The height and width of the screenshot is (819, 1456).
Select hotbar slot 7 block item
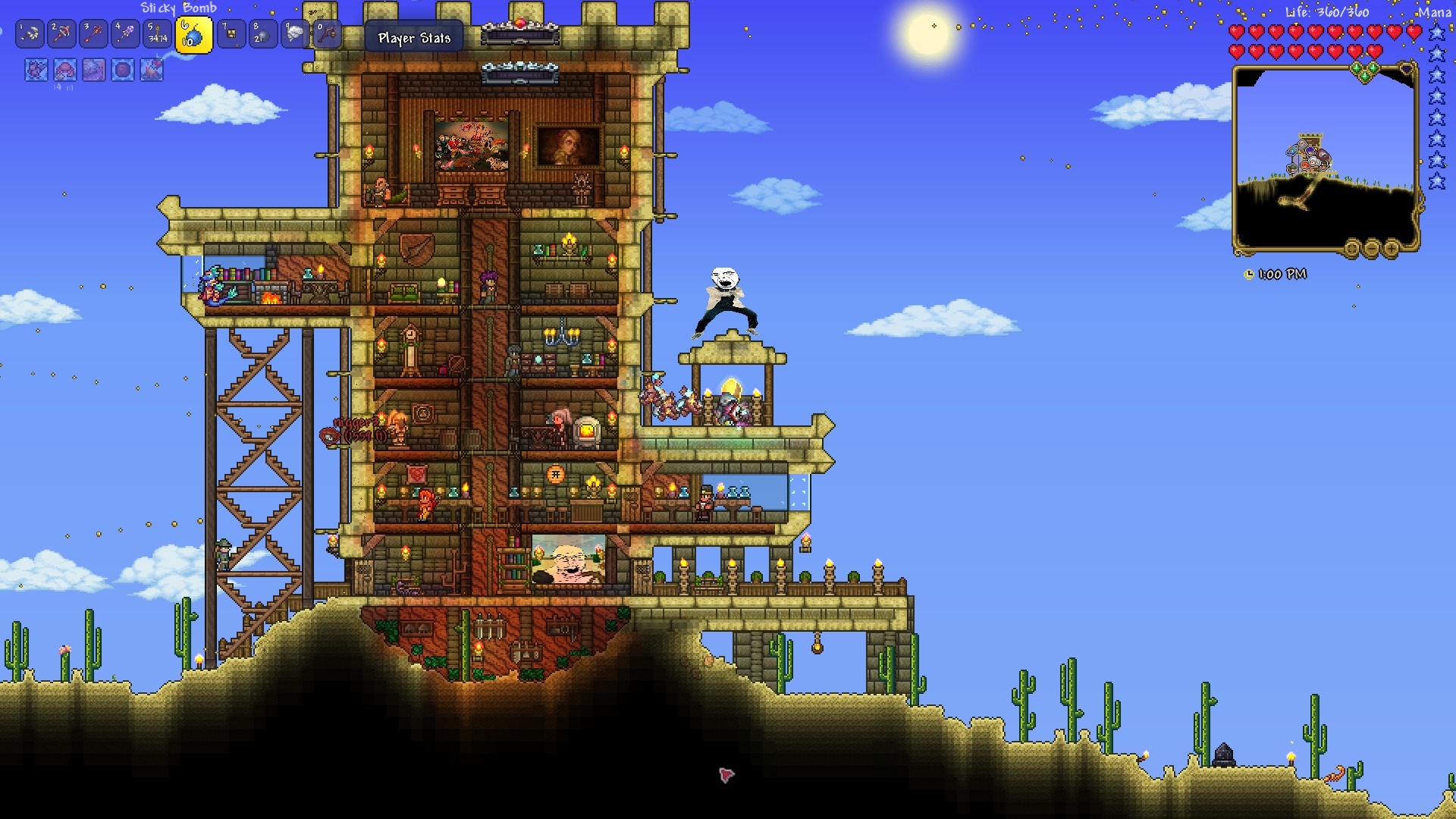(x=231, y=34)
